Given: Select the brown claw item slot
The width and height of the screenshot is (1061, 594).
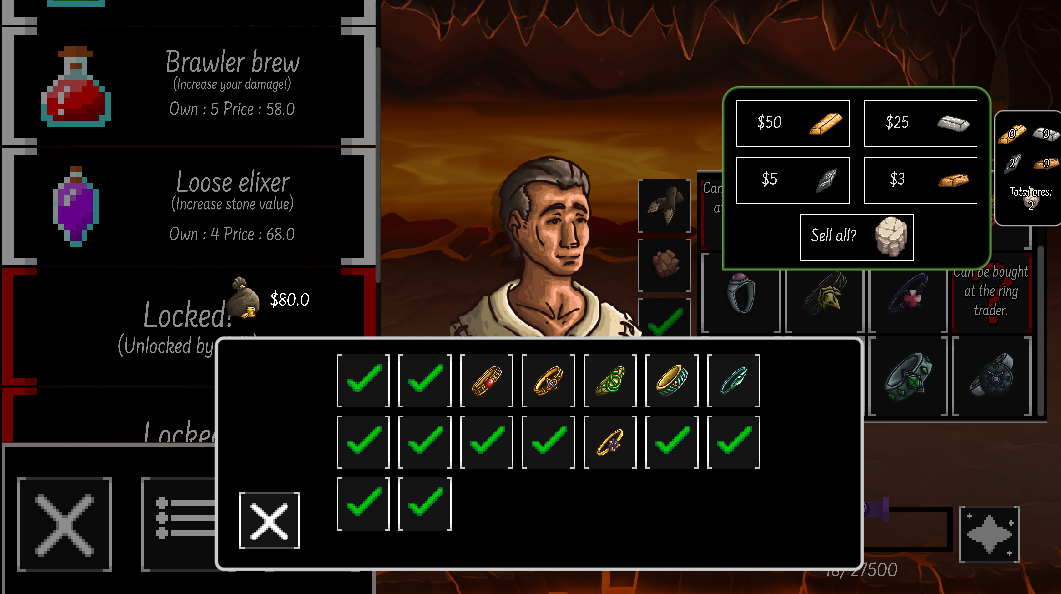Looking at the screenshot, I should [664, 205].
